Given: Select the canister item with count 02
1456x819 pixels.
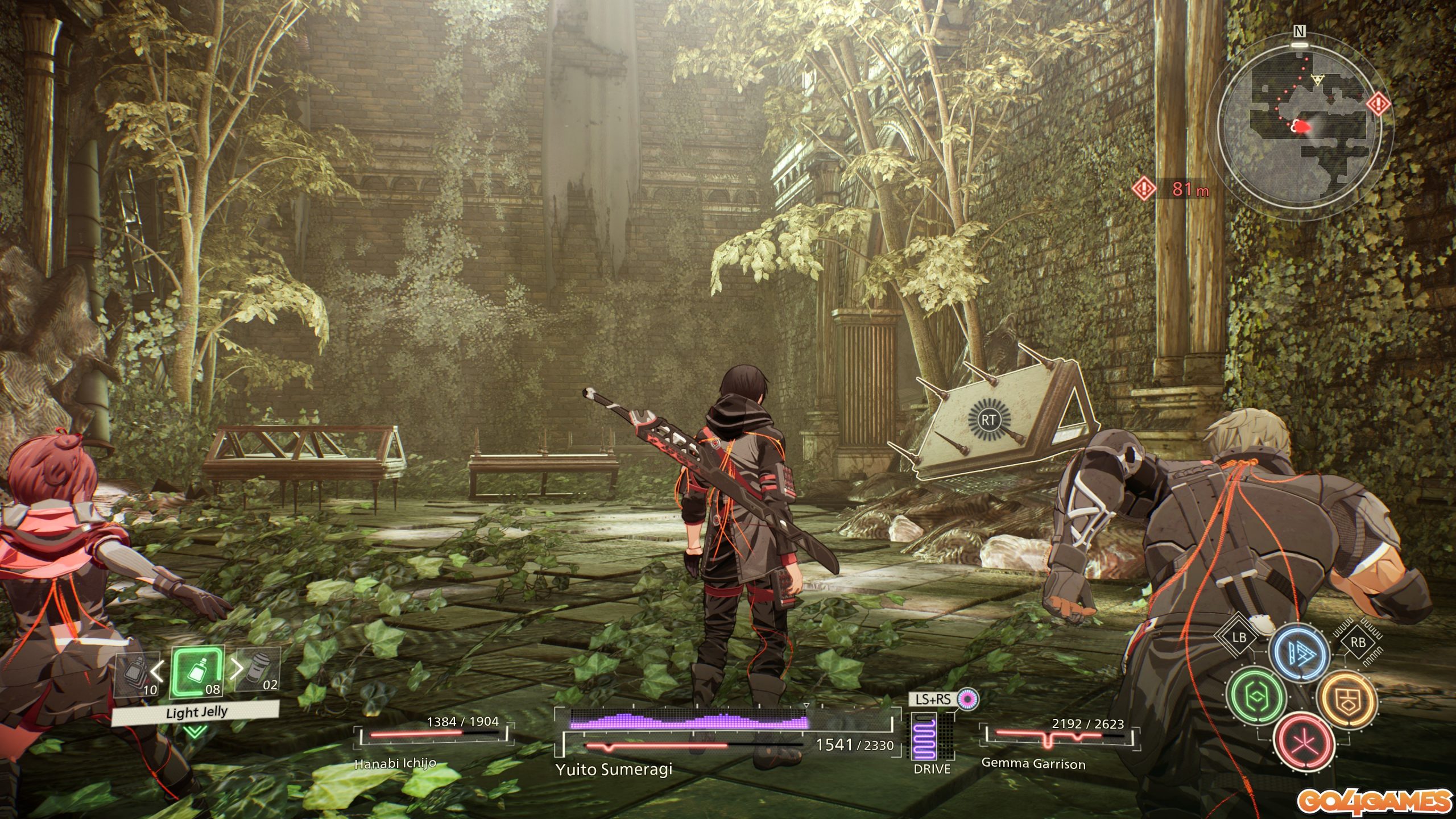Looking at the screenshot, I should point(257,671).
